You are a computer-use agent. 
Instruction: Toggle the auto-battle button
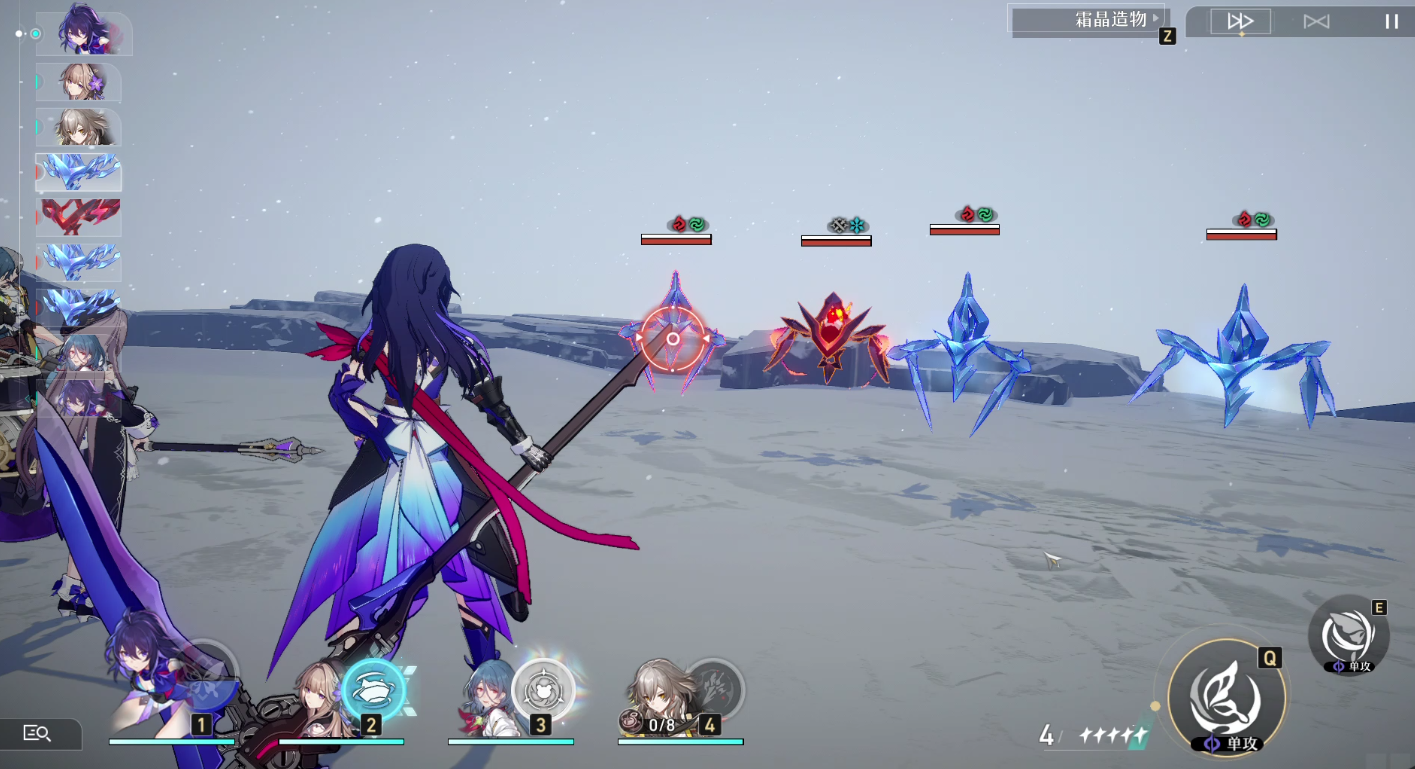click(x=1316, y=21)
